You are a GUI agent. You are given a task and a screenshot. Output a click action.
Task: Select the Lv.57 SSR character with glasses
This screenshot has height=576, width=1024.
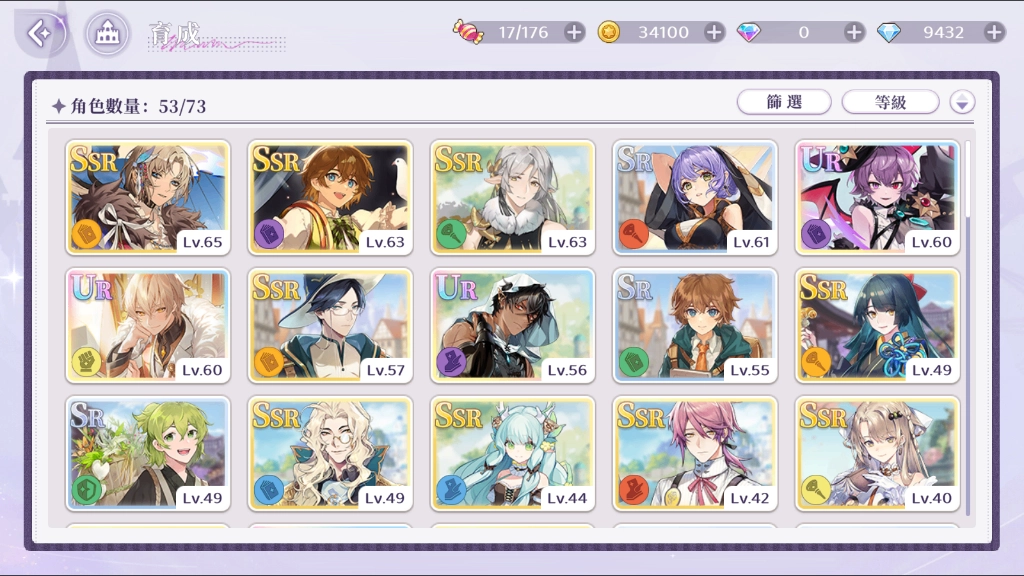pos(330,325)
